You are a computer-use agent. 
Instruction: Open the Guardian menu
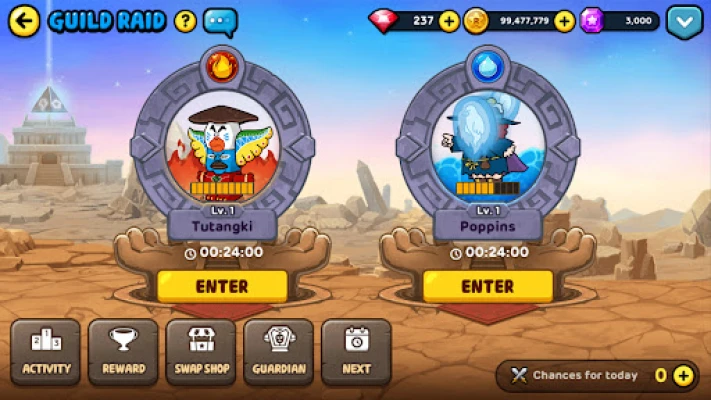[x=279, y=352]
